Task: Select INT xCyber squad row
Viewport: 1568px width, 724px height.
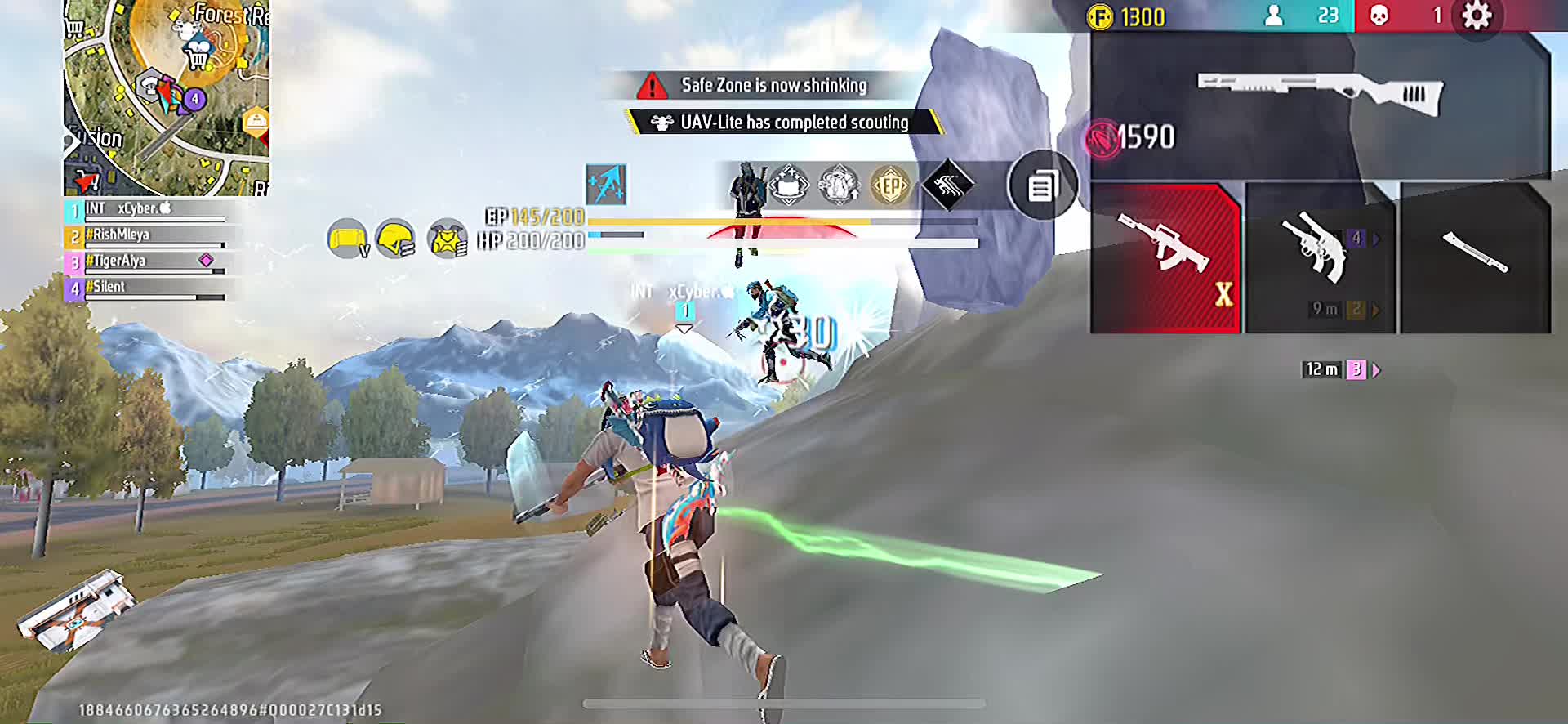Action: coord(147,210)
